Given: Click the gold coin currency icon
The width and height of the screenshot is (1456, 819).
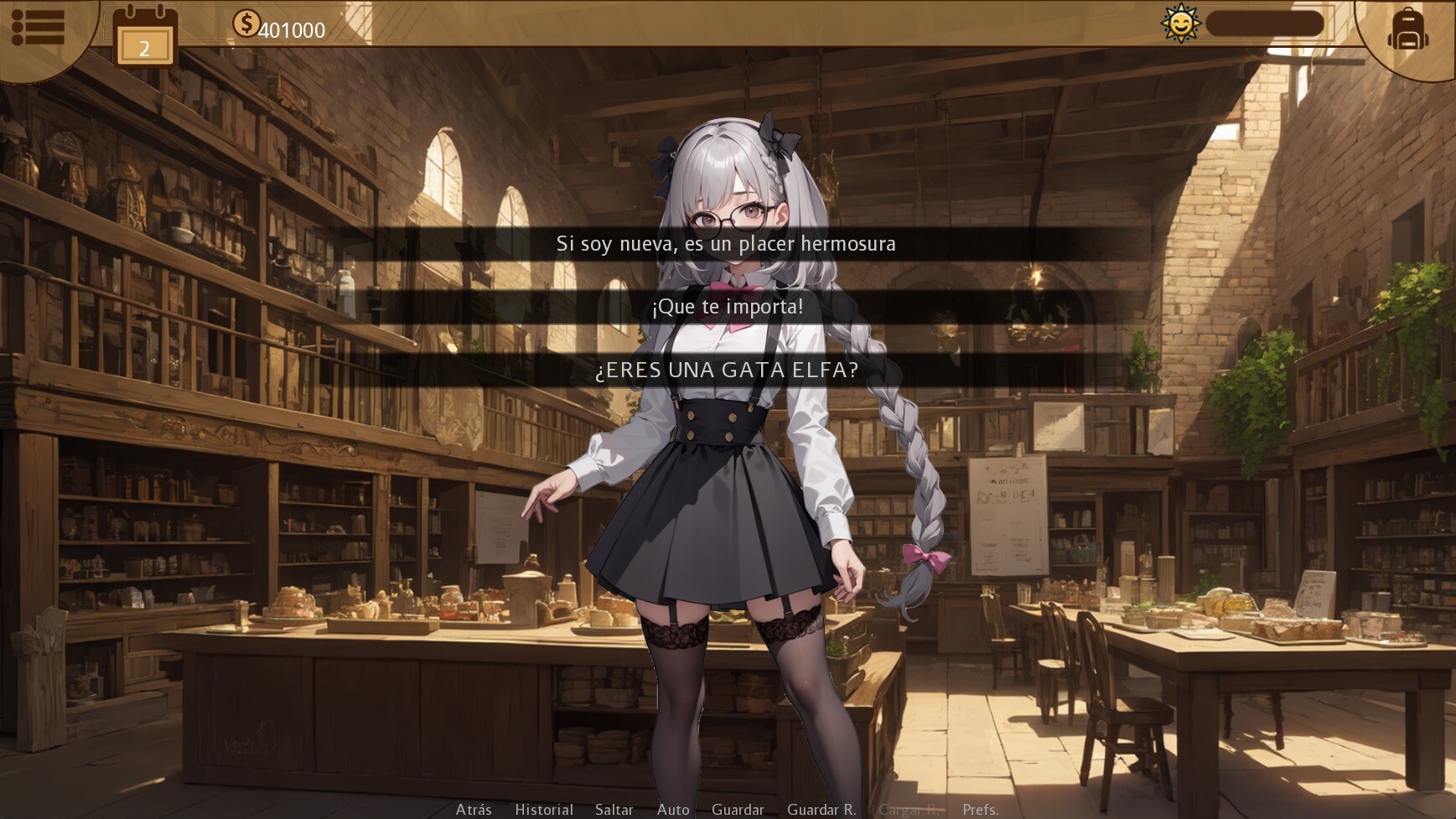Looking at the screenshot, I should [x=247, y=23].
